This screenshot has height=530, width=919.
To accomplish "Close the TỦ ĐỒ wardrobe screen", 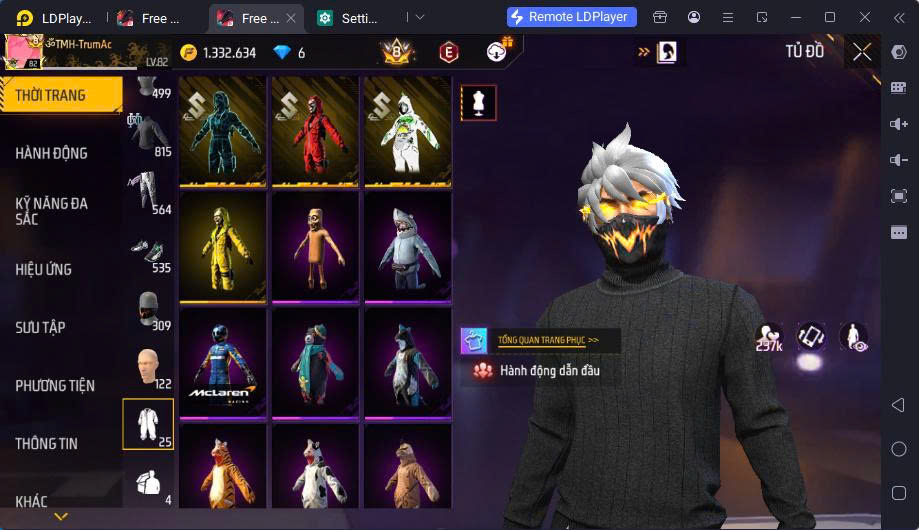I will click(x=862, y=52).
